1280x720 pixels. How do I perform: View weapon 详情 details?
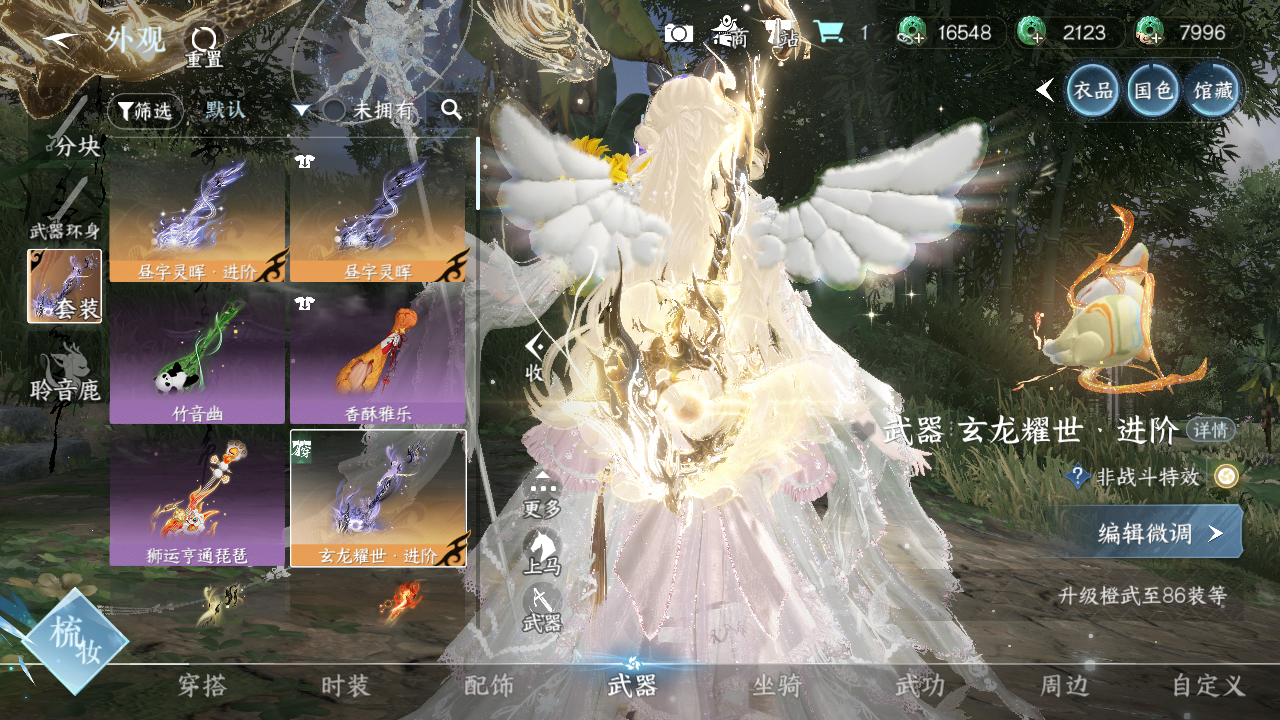(x=1210, y=430)
